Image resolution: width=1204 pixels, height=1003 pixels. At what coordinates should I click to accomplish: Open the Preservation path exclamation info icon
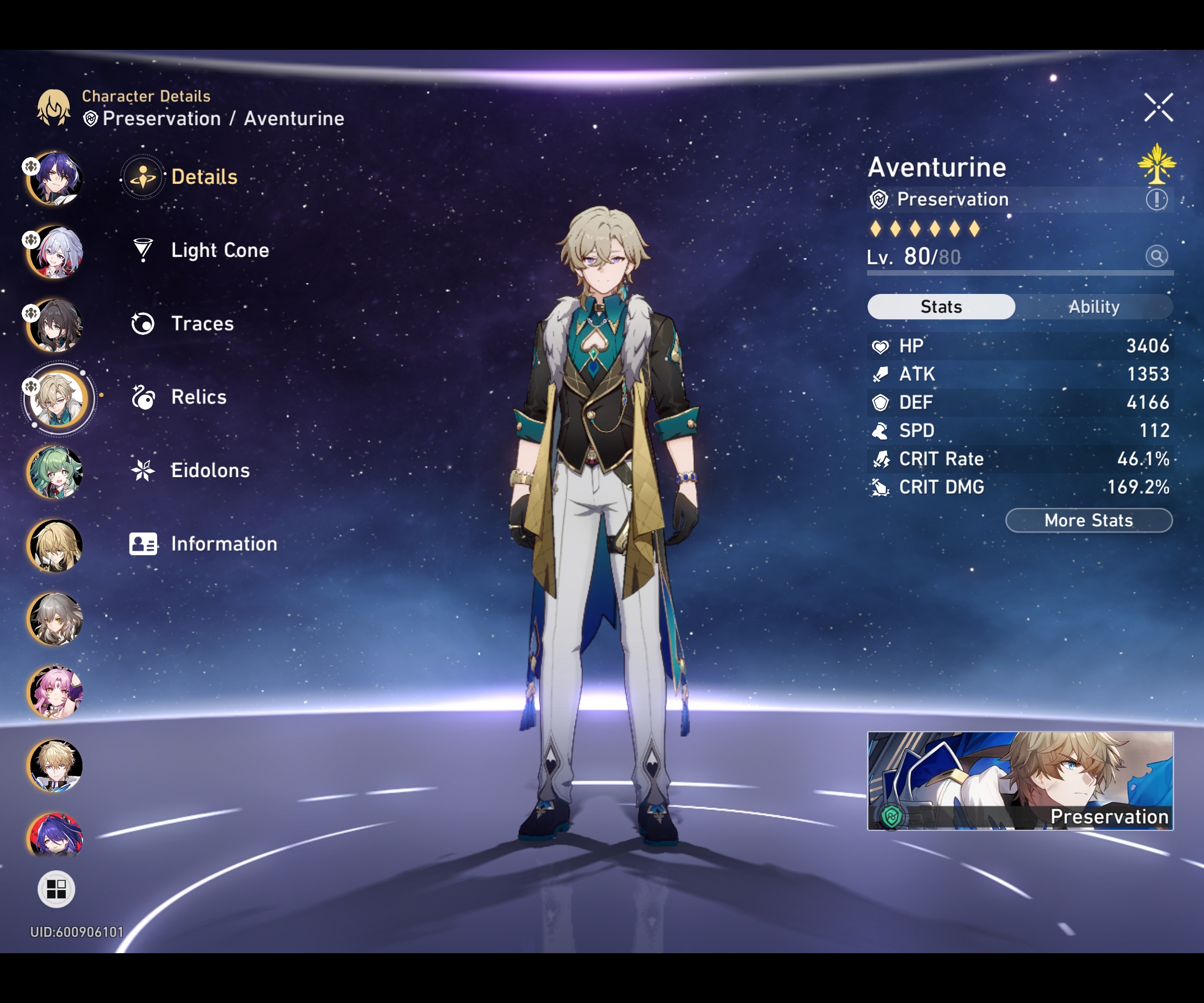pyautogui.click(x=1157, y=200)
